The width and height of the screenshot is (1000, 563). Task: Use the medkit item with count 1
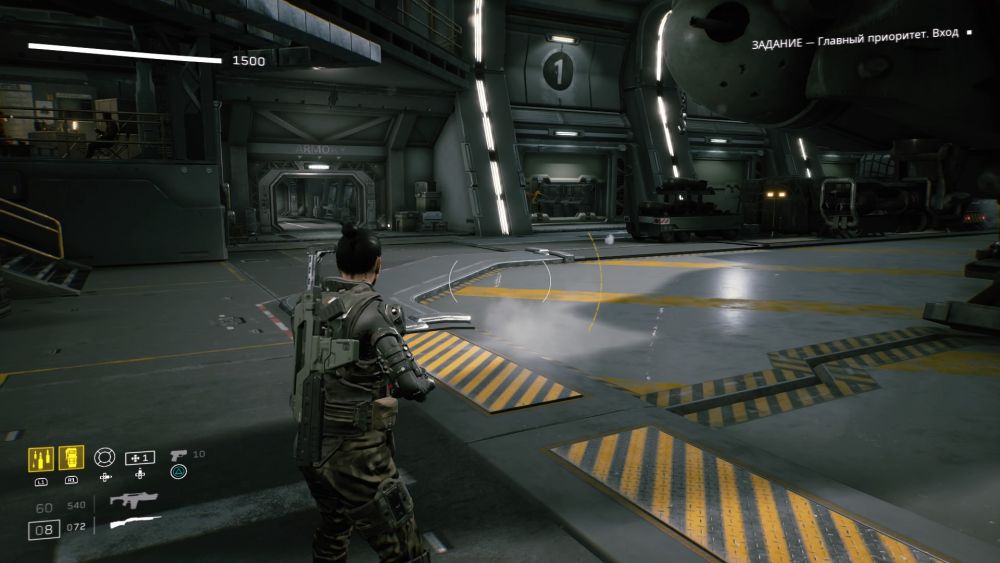[x=139, y=457]
